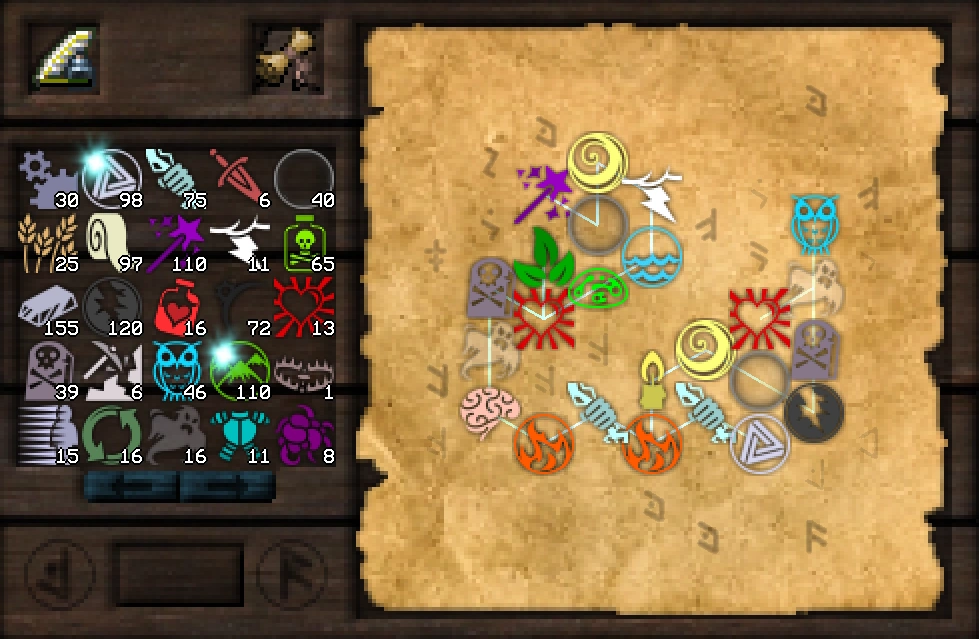Pick the teal beetle aspect

pyautogui.click(x=238, y=433)
